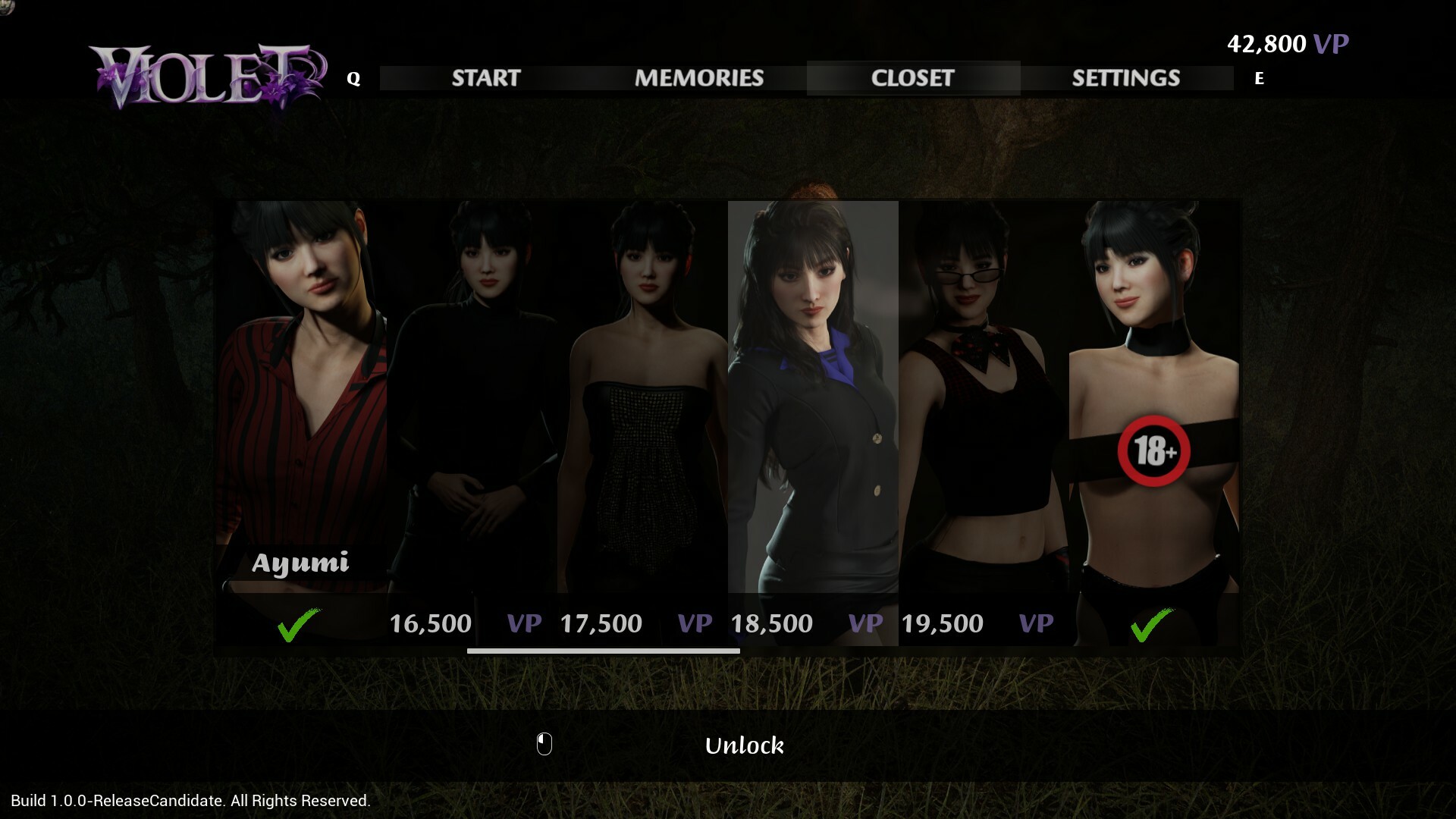This screenshot has height=819, width=1456.
Task: Click the E key navigation indicator
Action: [1259, 78]
